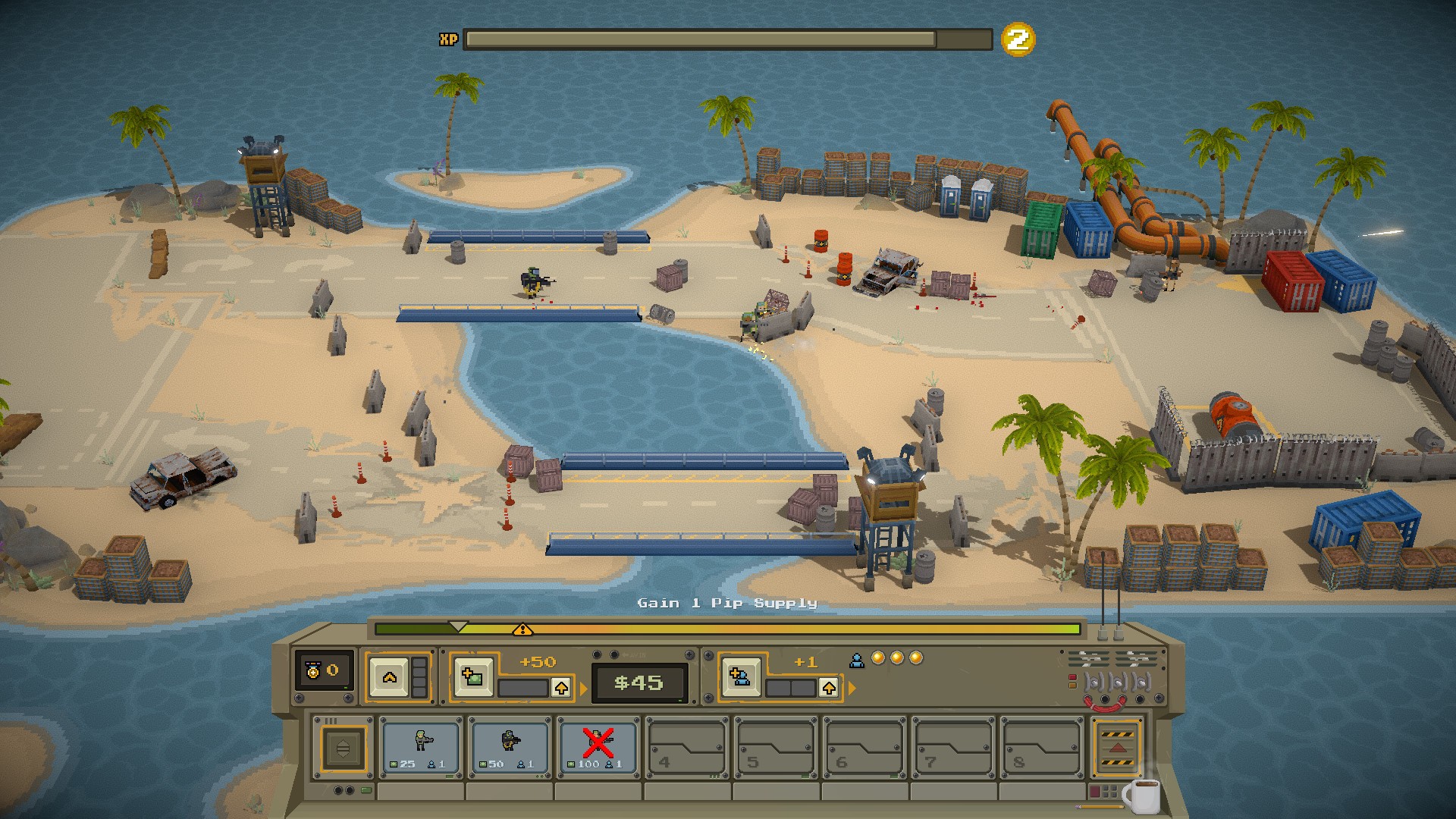Open the small grid button near the mug

[x=1109, y=792]
